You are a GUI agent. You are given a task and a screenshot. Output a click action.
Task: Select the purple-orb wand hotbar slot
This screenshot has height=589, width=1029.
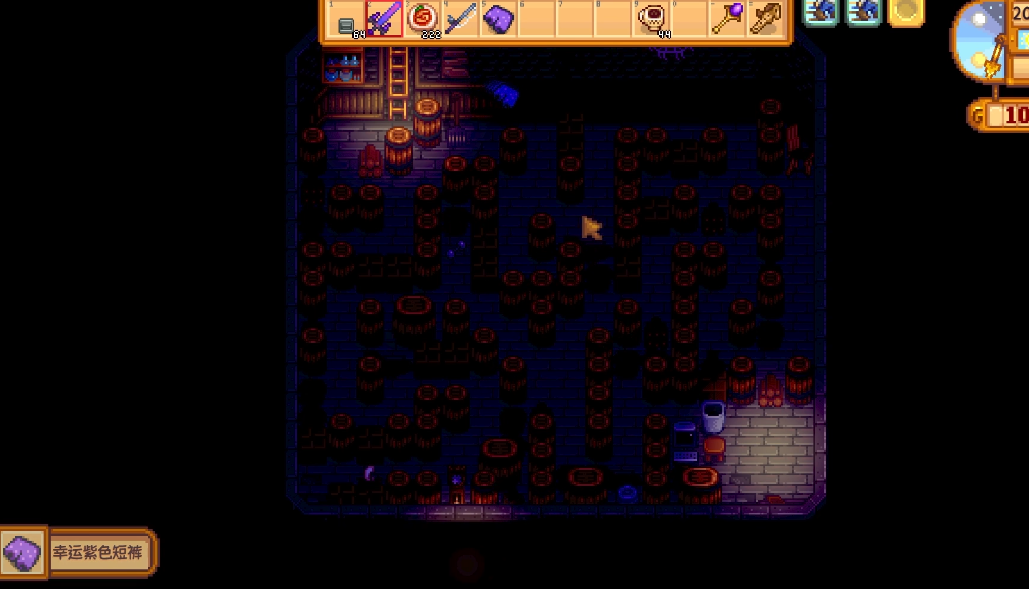click(x=727, y=19)
